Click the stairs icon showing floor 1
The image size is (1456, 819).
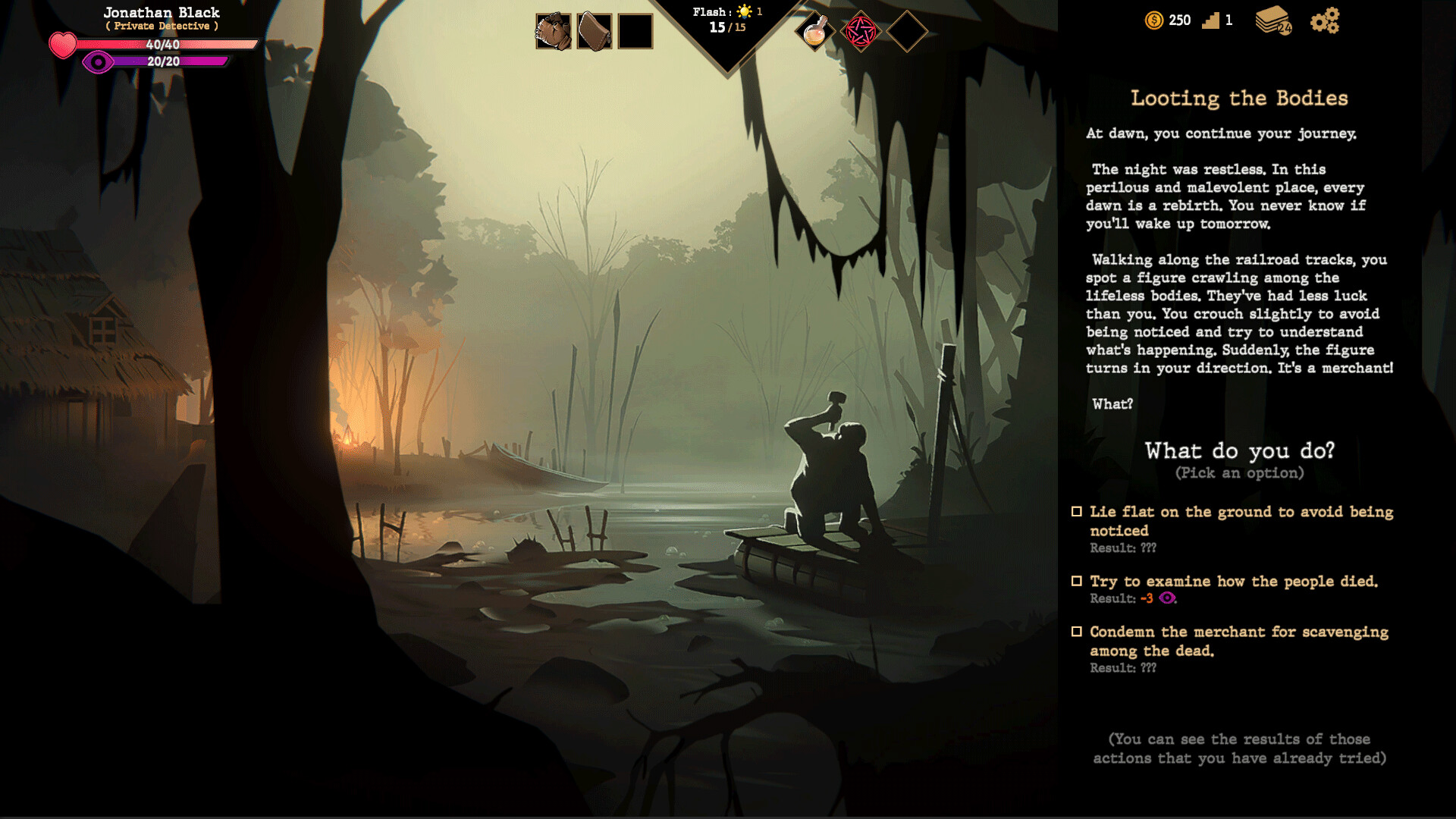1211,20
